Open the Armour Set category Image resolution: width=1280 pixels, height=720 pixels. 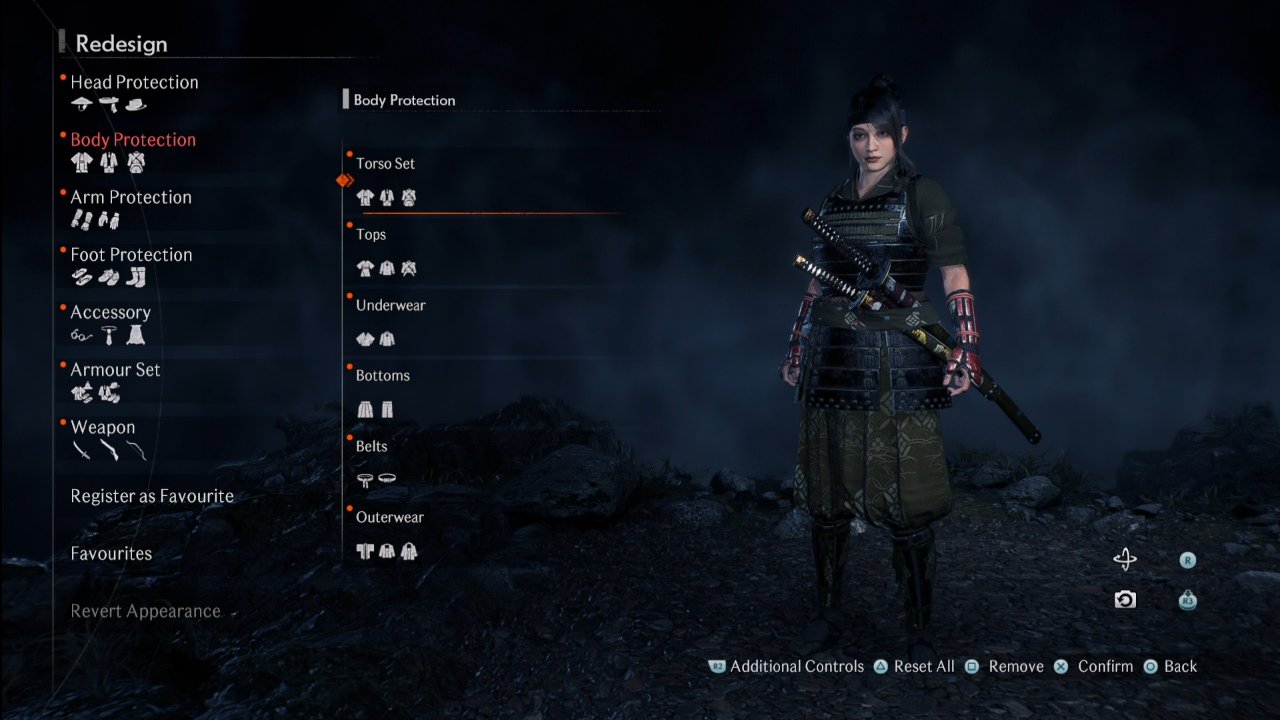coord(116,369)
